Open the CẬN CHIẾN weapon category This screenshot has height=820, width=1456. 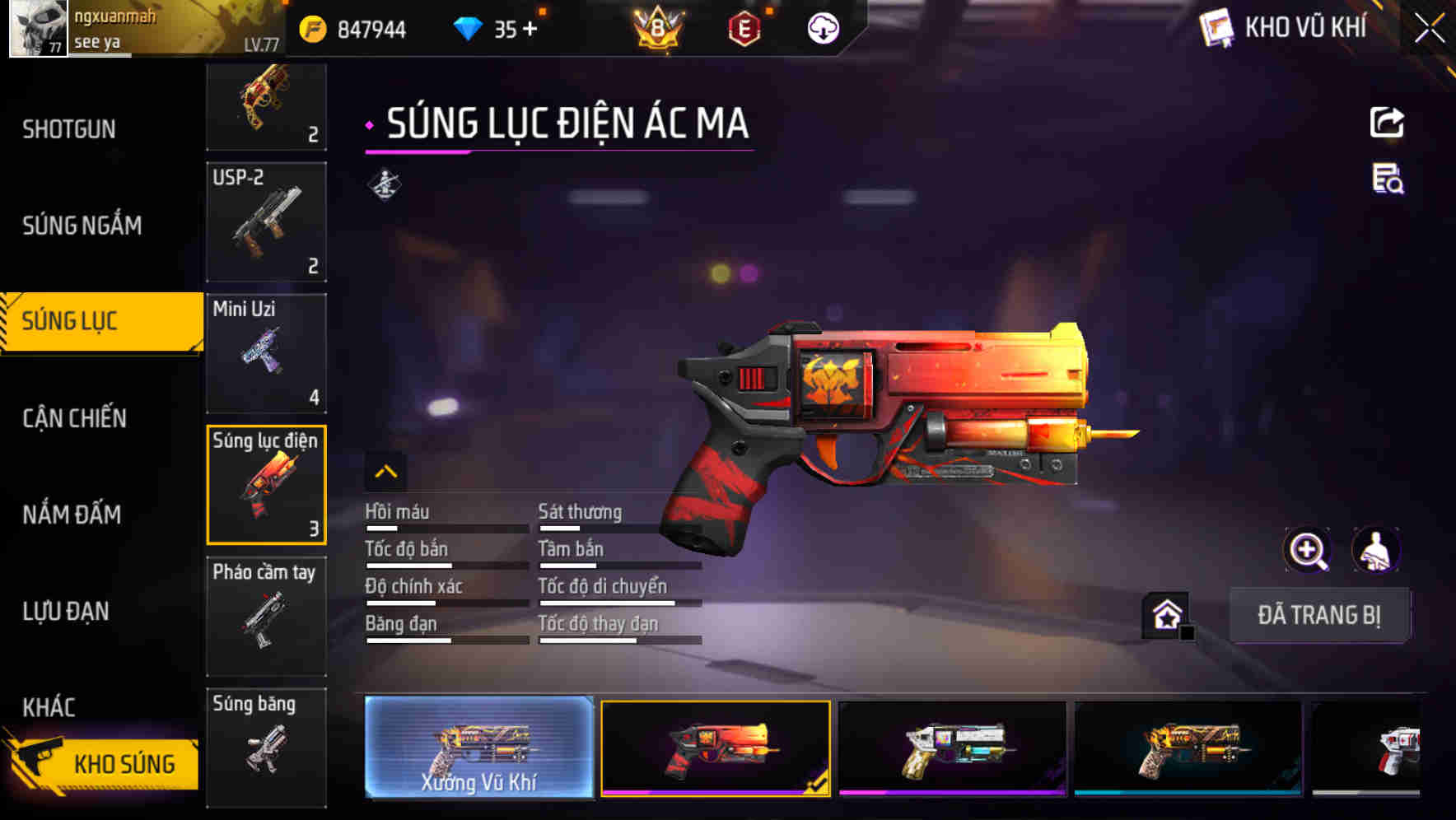tap(72, 417)
